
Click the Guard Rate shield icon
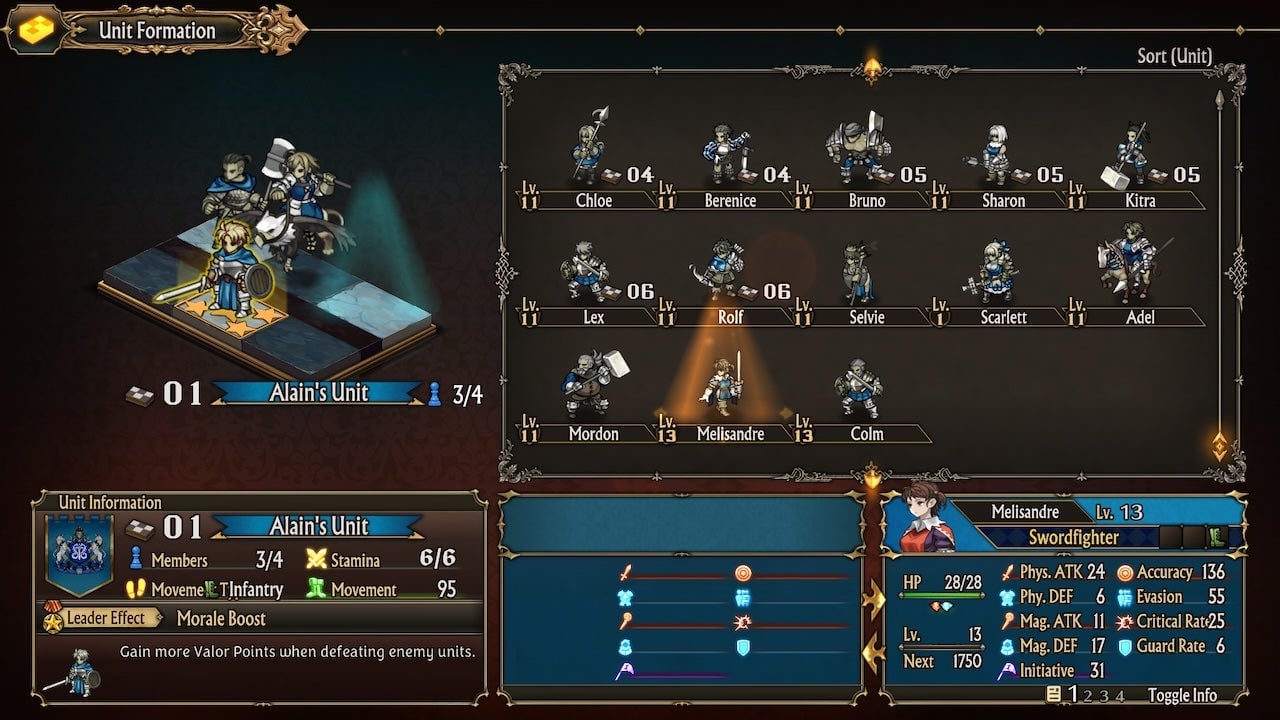tap(1125, 647)
